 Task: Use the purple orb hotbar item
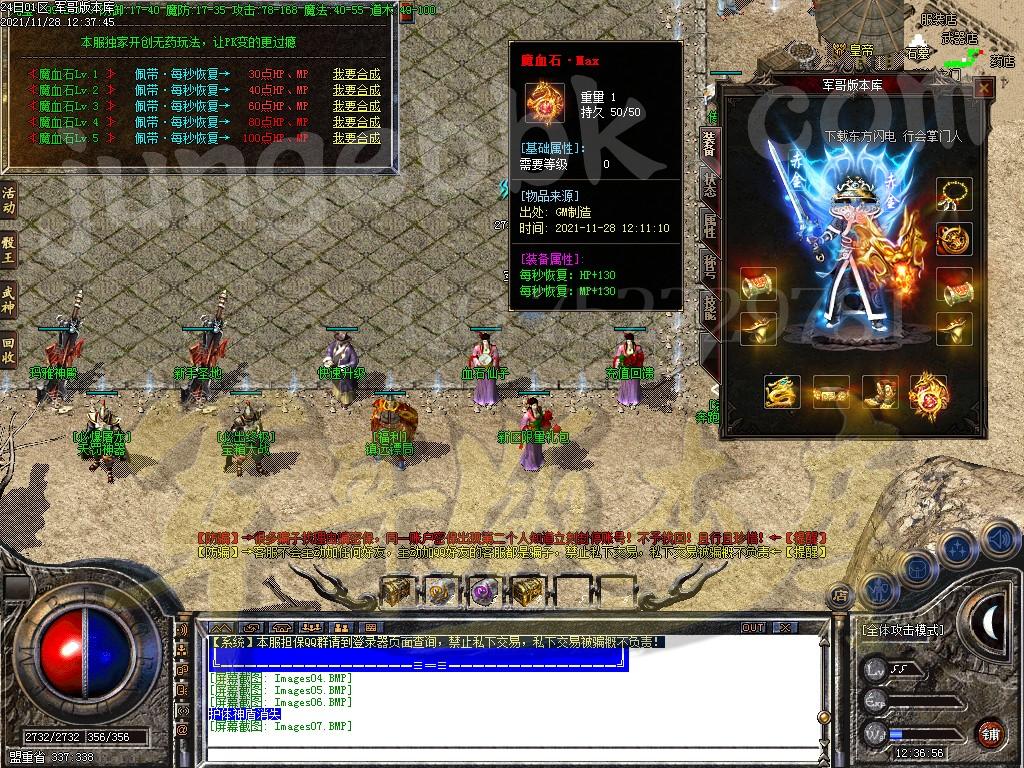(x=484, y=591)
